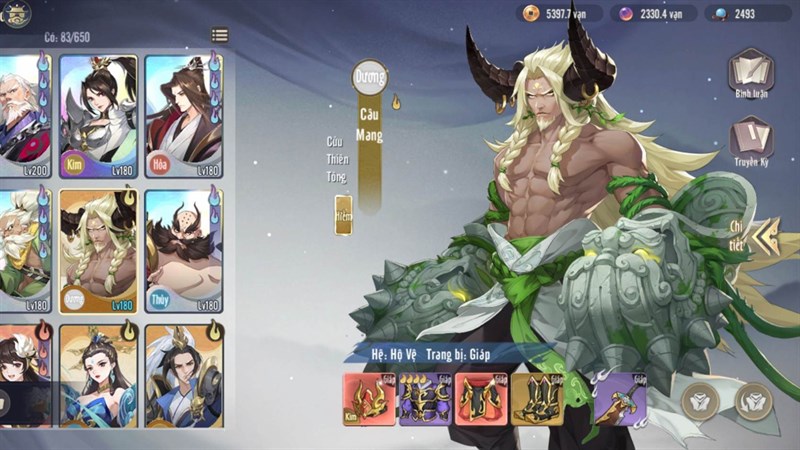Select the golden boots equipment slot

click(x=537, y=400)
